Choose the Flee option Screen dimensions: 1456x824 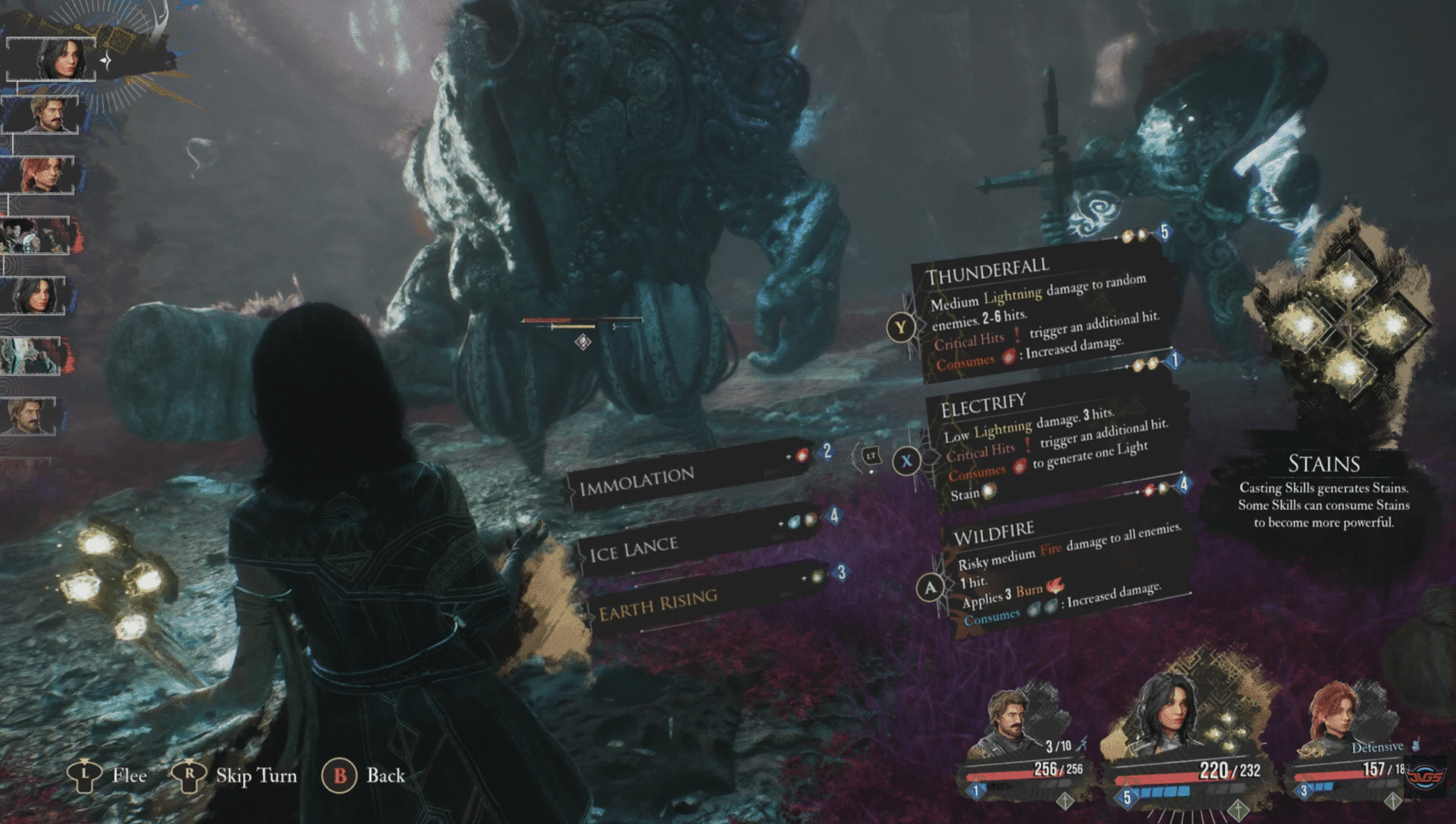(x=109, y=776)
